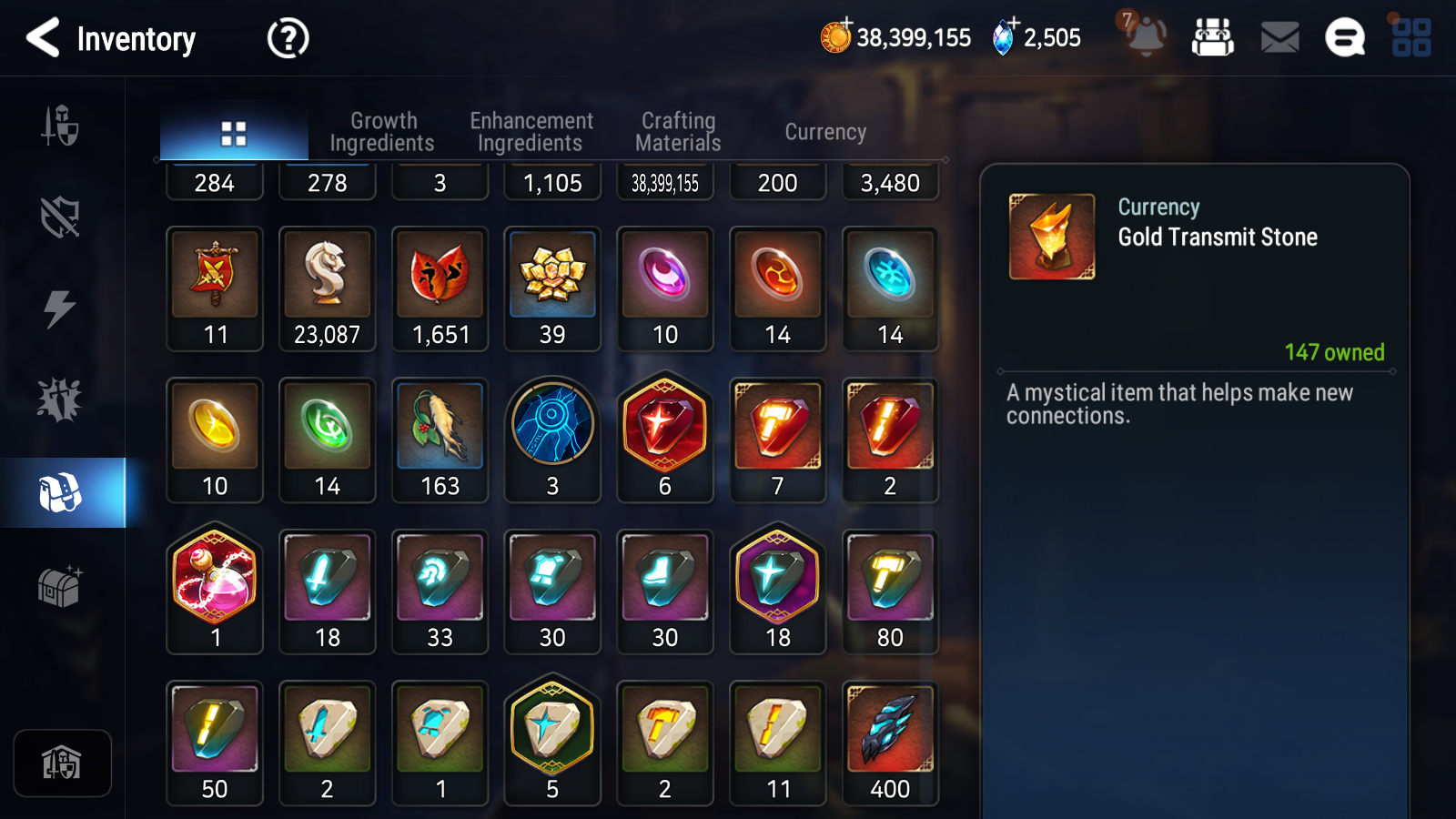Open the treasure chest category in sidebar

tap(60, 586)
